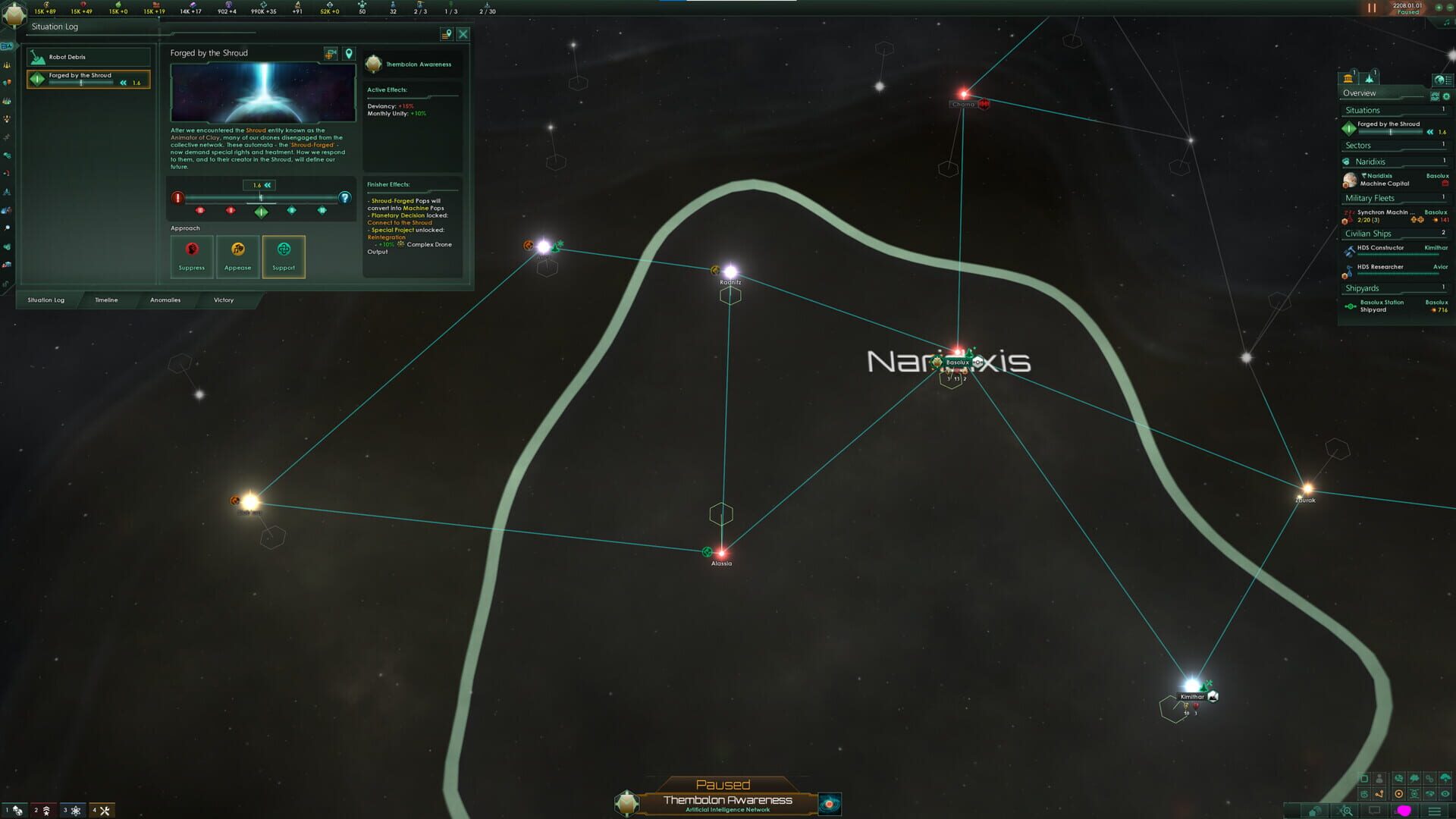Click the energy credits icon in the resource bar
The image size is (1456, 819).
pyautogui.click(x=47, y=5)
